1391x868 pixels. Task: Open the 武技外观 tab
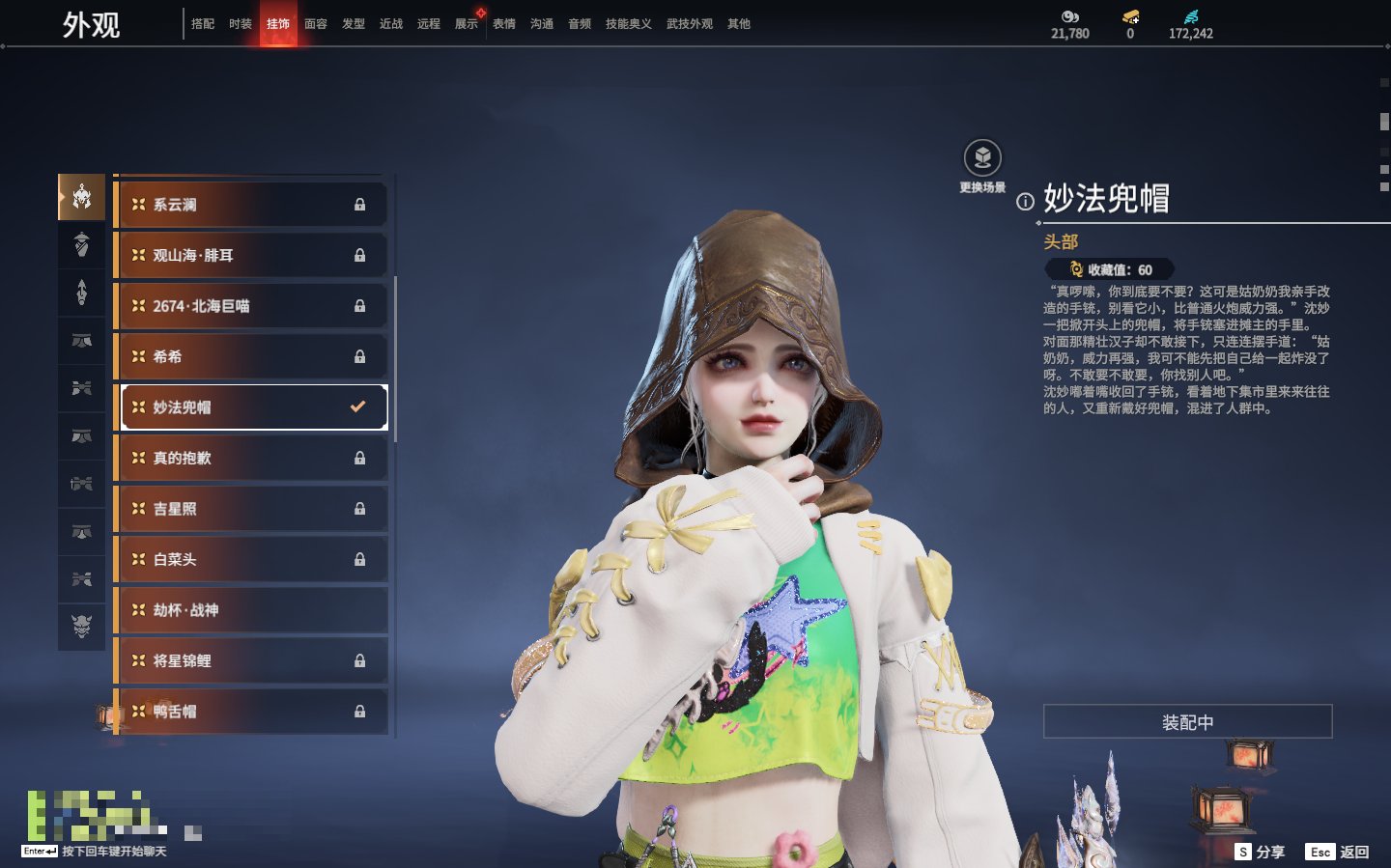tap(689, 24)
